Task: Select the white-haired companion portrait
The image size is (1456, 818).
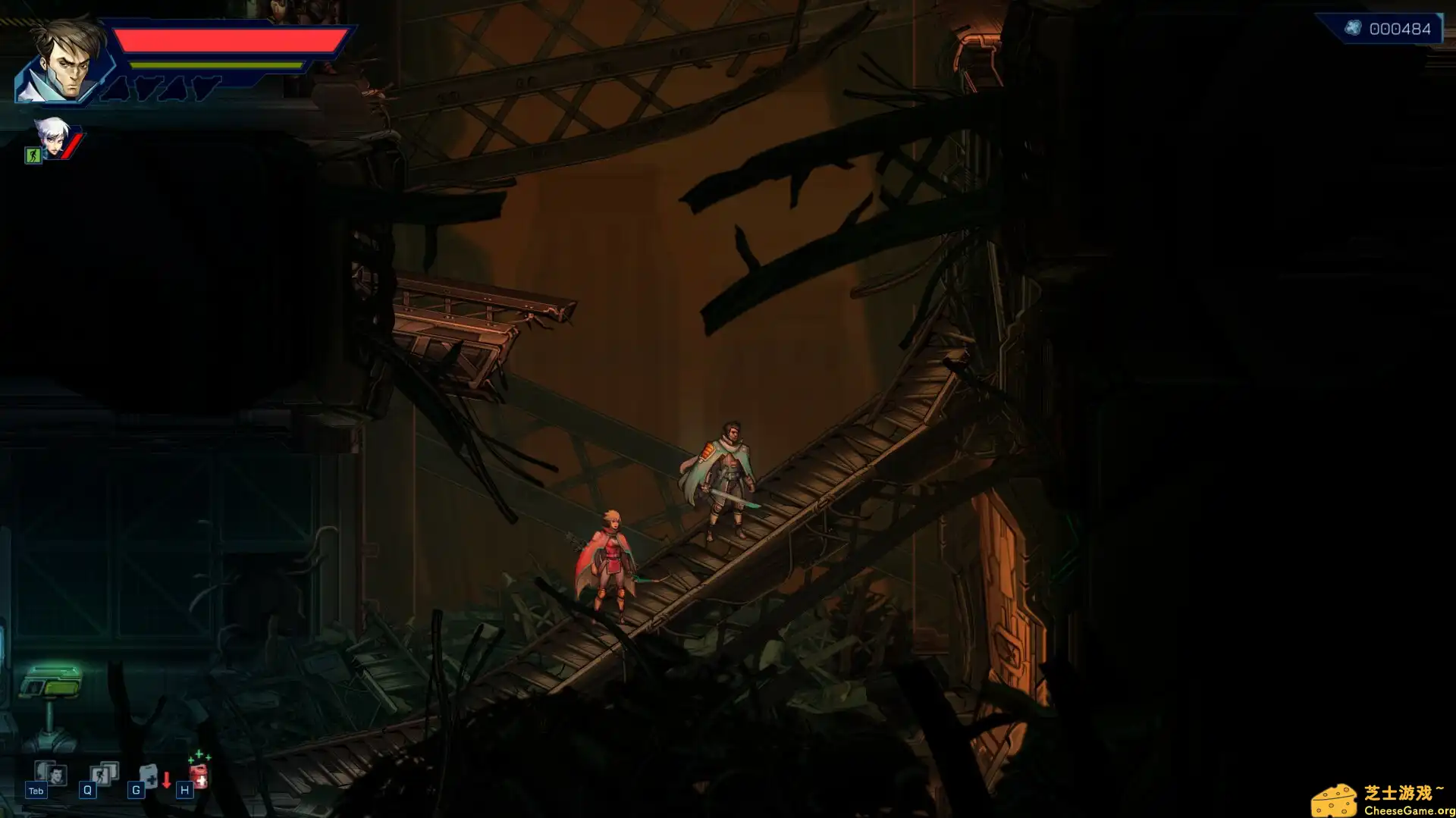Action: [52, 136]
